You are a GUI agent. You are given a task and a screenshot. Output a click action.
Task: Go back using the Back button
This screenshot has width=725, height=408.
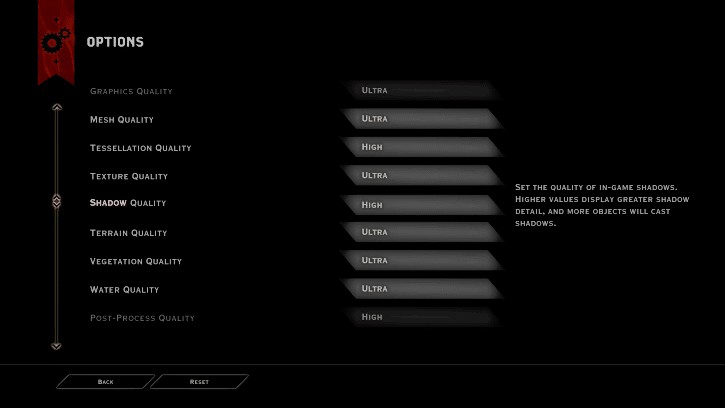[x=106, y=381]
